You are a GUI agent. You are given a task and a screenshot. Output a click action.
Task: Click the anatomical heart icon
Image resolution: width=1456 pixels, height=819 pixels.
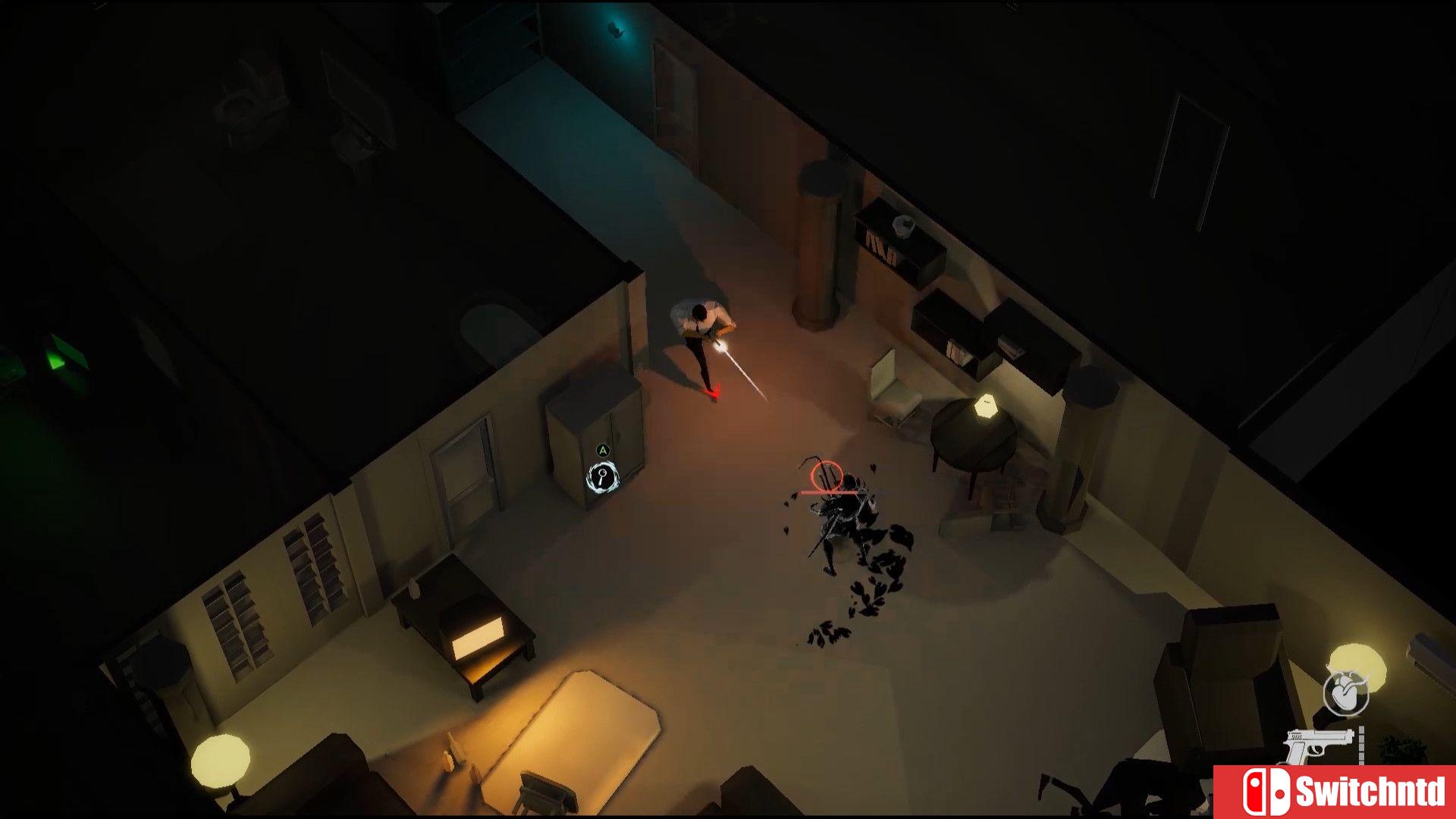tap(1346, 694)
